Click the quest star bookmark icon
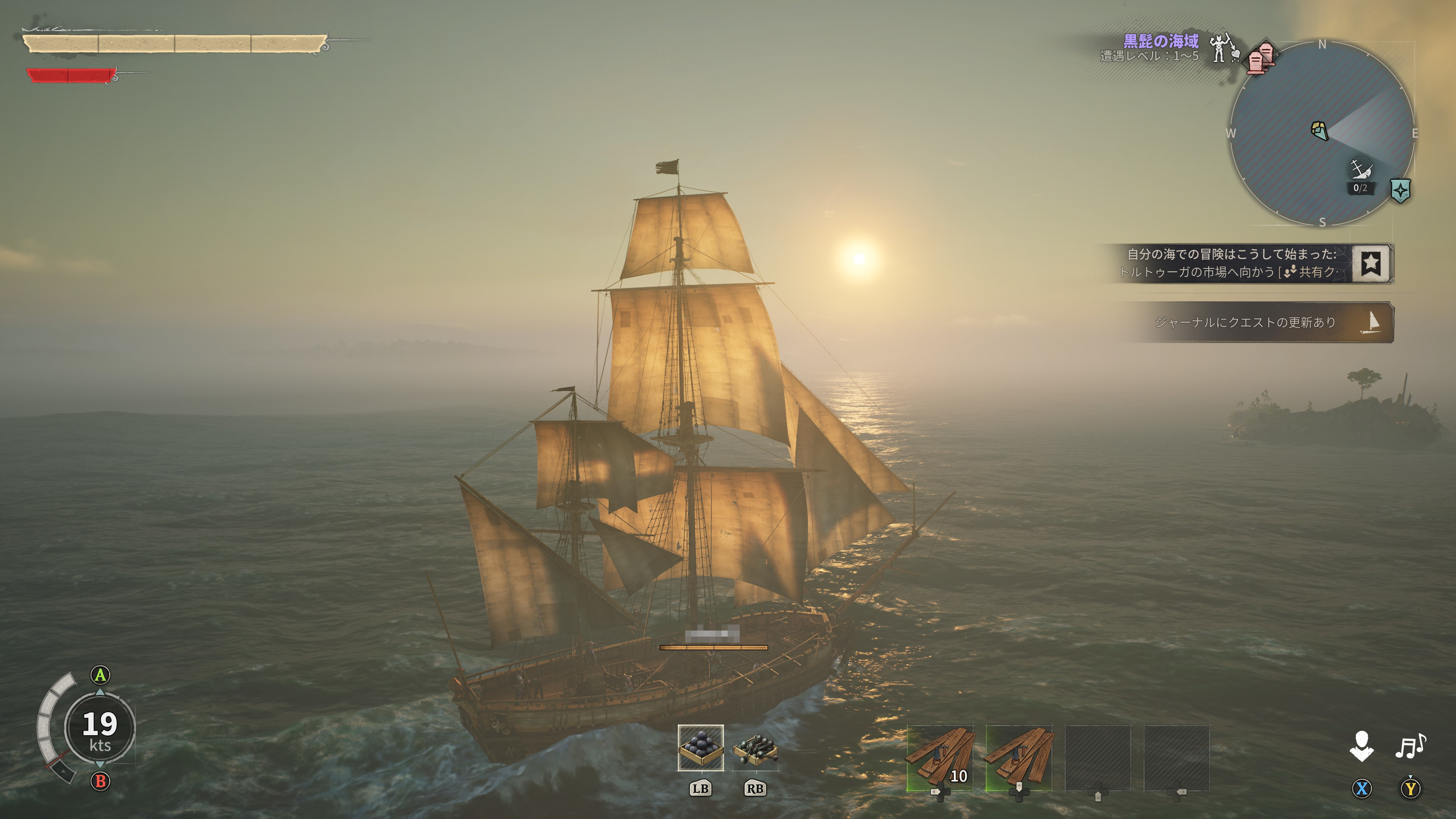The image size is (1456, 819). 1371,264
